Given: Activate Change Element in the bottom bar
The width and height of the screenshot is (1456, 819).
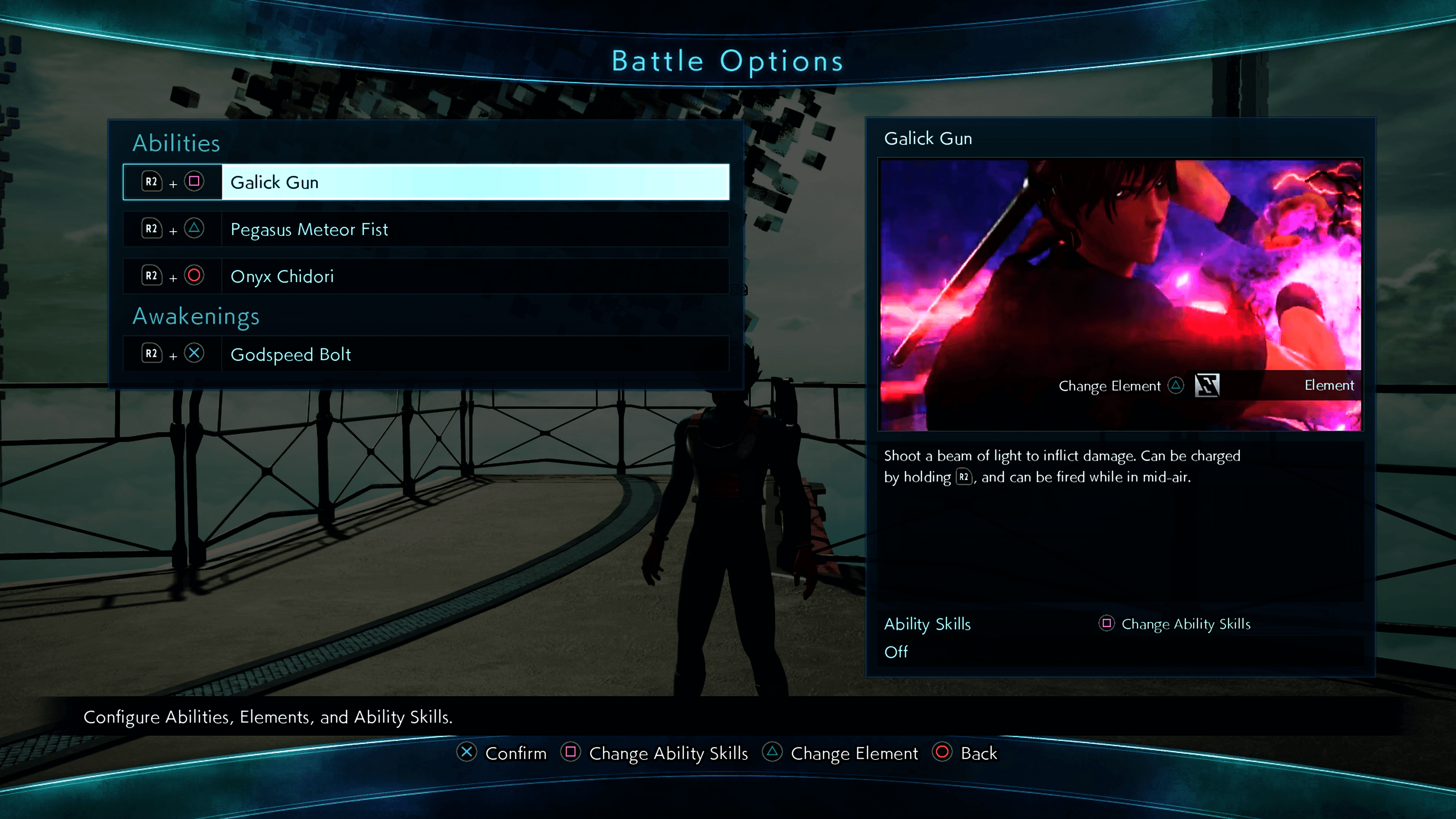Looking at the screenshot, I should pyautogui.click(x=841, y=753).
